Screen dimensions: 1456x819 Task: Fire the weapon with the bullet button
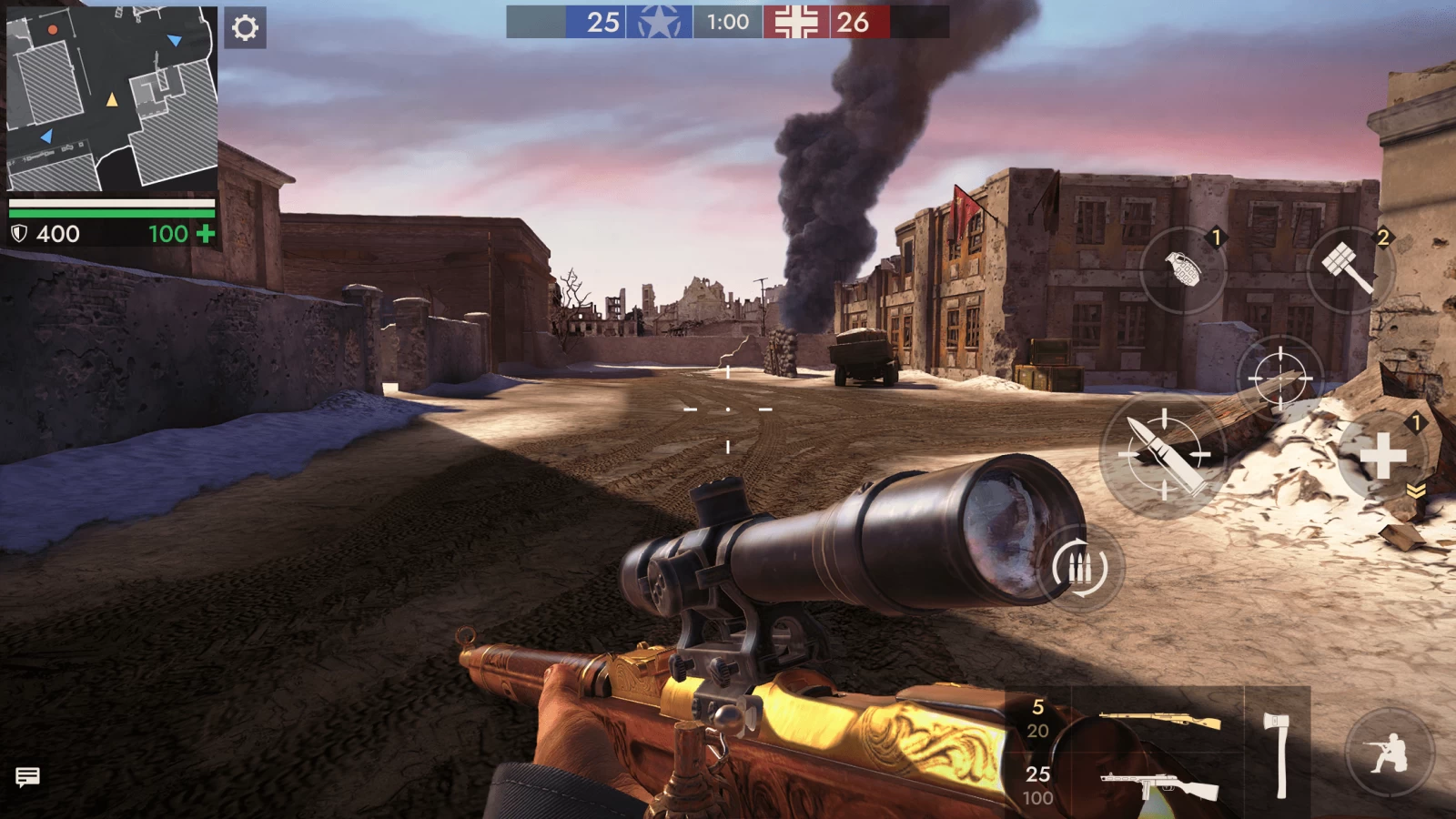(1164, 455)
